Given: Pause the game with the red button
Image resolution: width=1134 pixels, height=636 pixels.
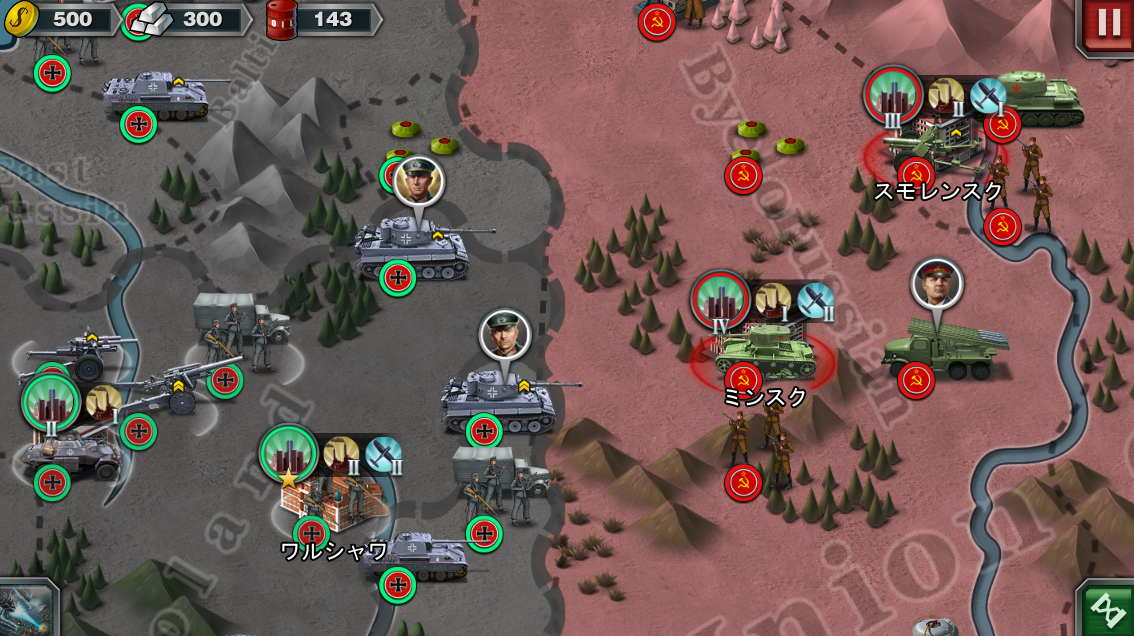Looking at the screenshot, I should (1108, 24).
